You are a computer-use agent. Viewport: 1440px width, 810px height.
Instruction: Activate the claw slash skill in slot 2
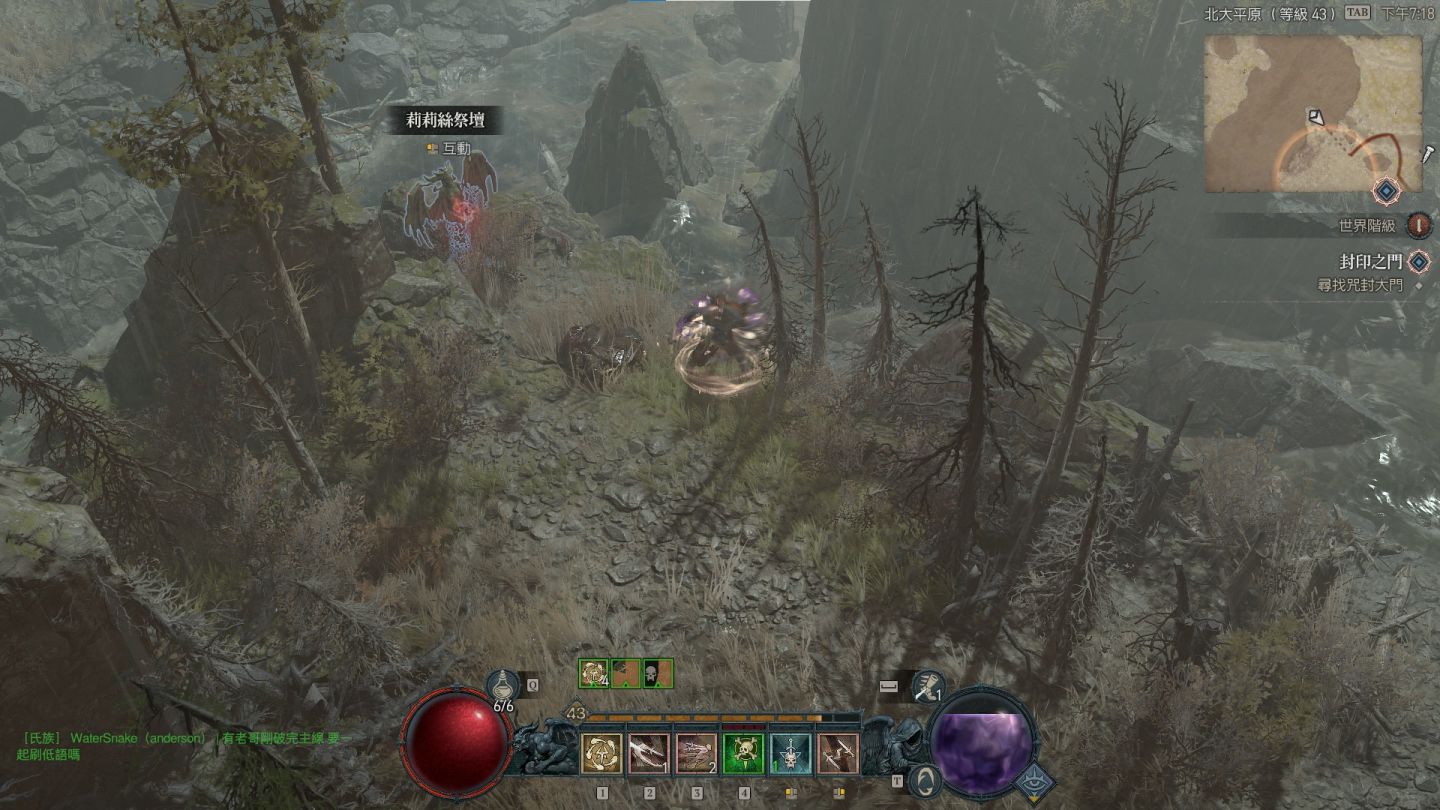tap(649, 754)
